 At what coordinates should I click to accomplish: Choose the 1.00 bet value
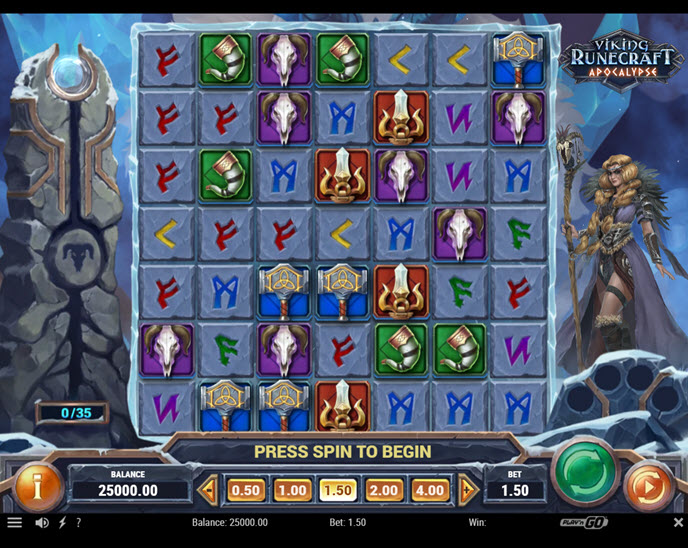[292, 490]
